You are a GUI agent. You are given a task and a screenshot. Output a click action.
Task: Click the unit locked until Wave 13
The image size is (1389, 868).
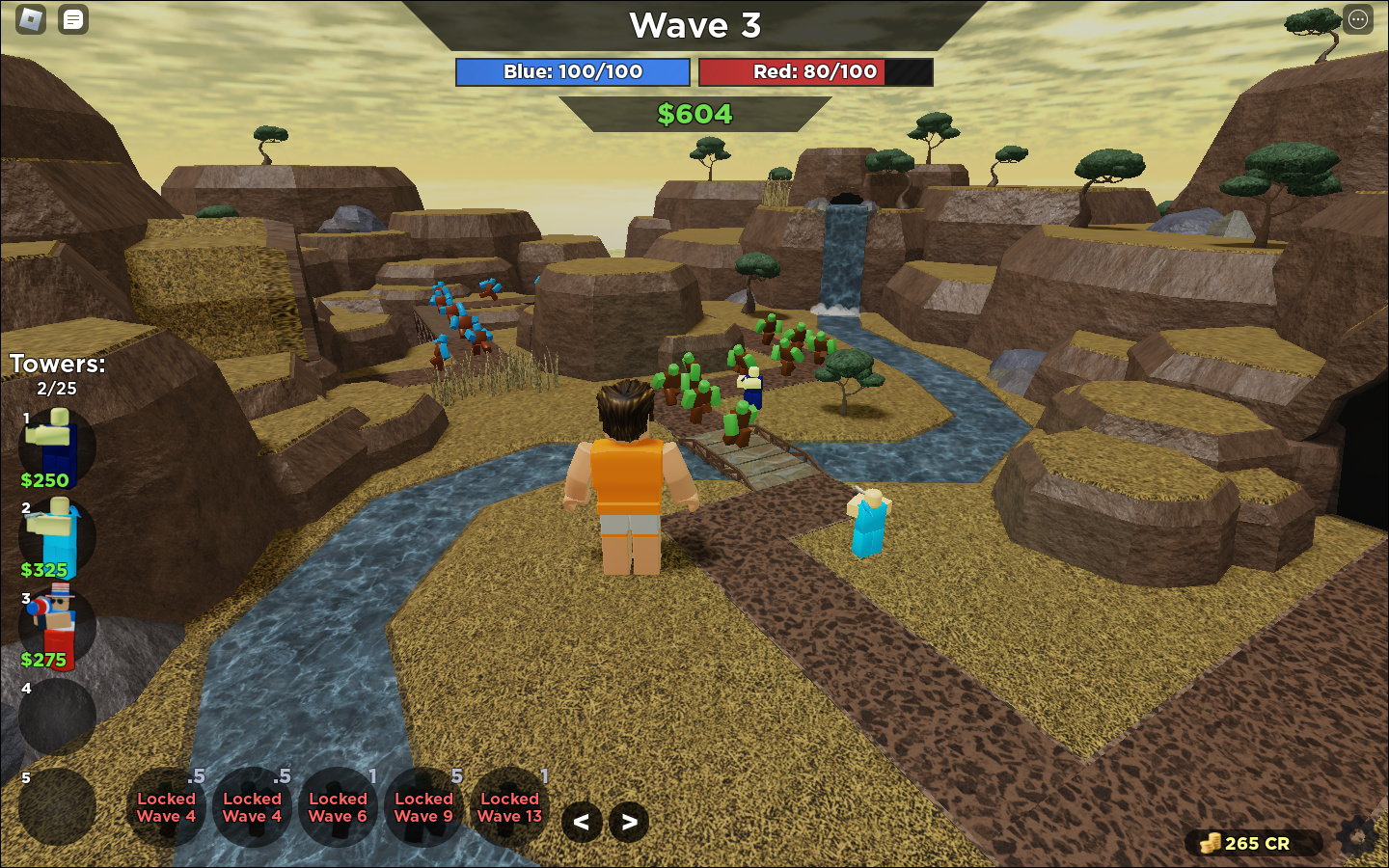click(509, 807)
